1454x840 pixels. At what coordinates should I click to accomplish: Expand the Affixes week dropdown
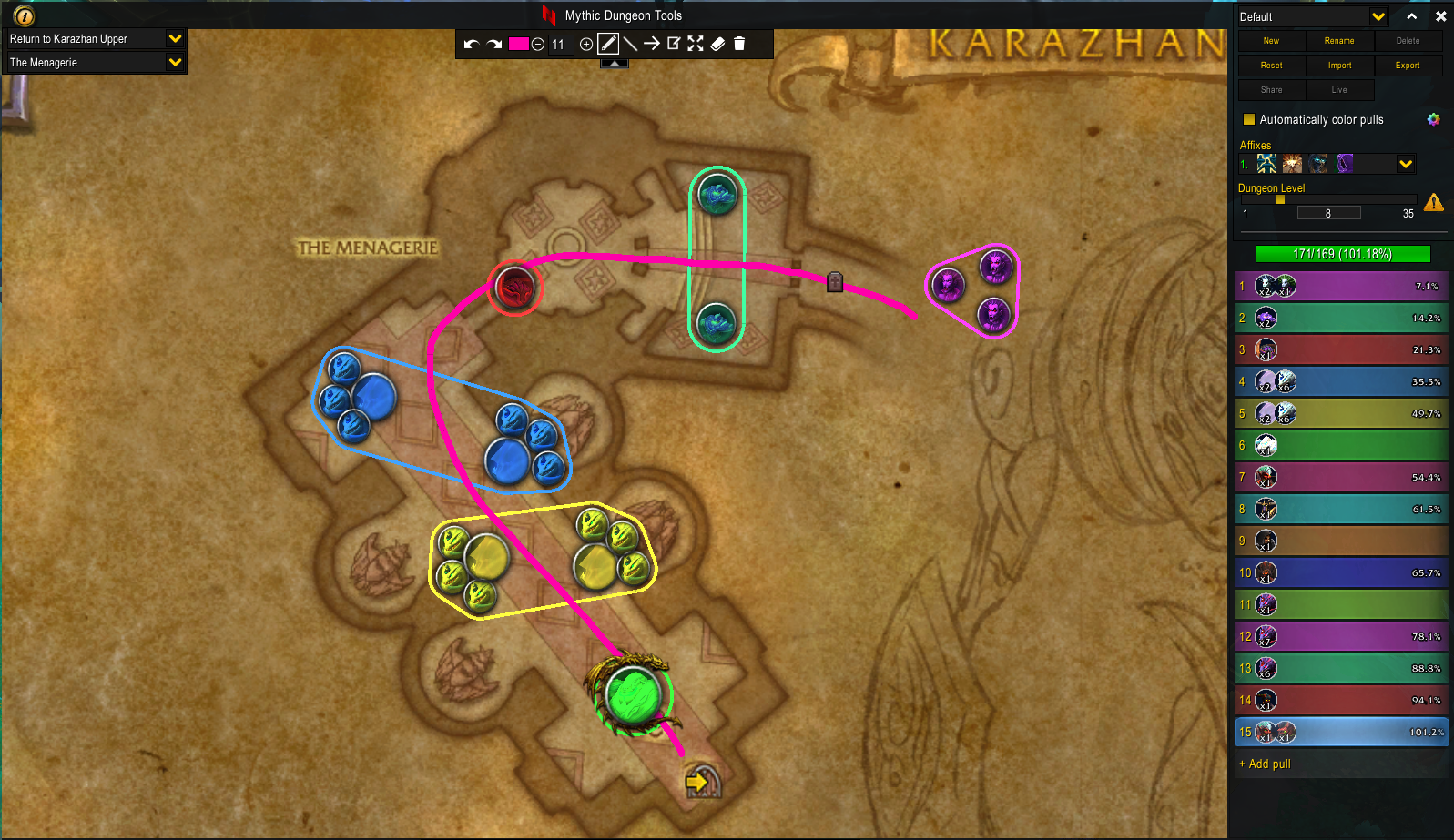click(x=1406, y=164)
